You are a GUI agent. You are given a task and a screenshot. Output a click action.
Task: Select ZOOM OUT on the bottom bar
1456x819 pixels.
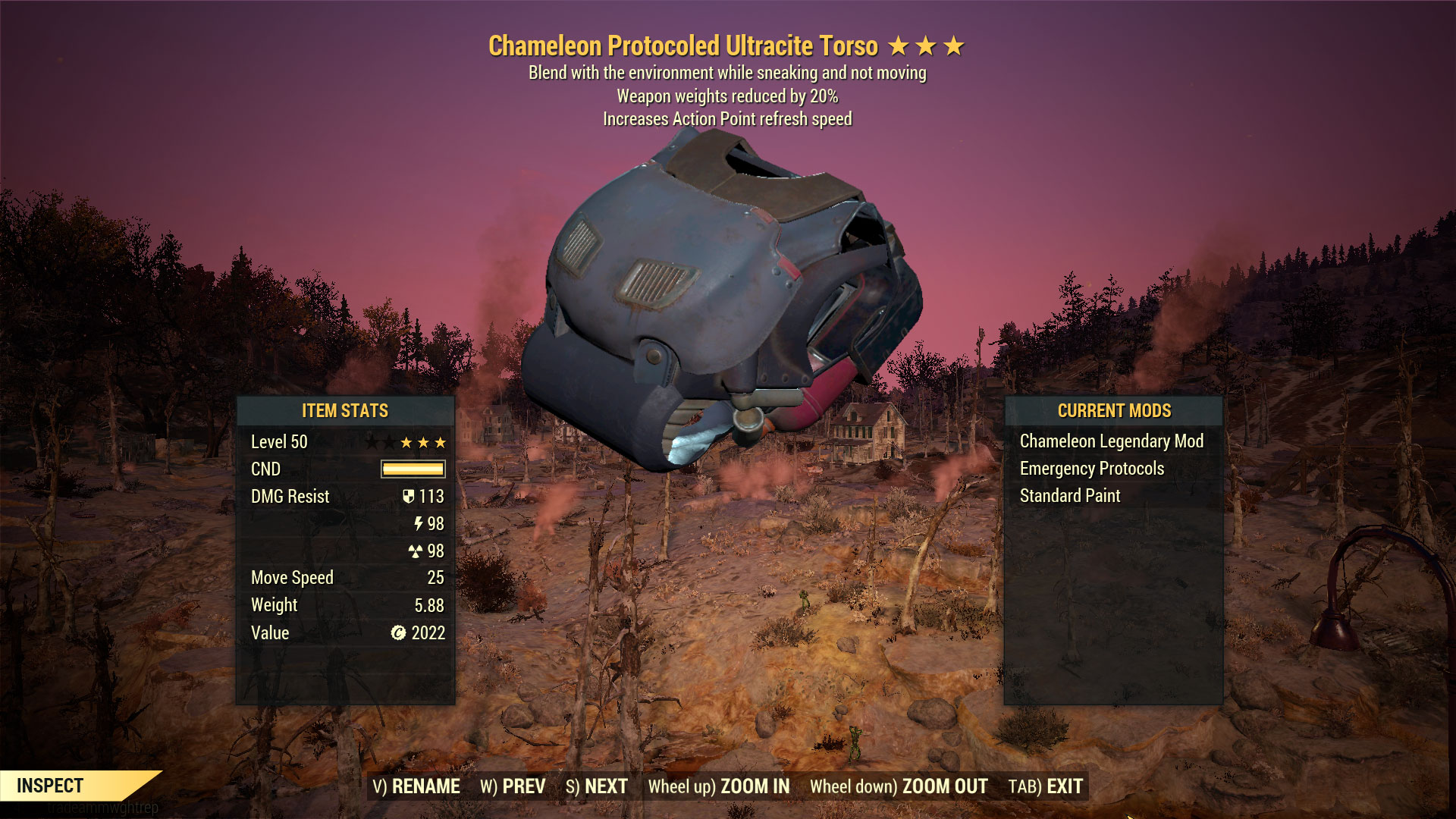click(x=899, y=786)
